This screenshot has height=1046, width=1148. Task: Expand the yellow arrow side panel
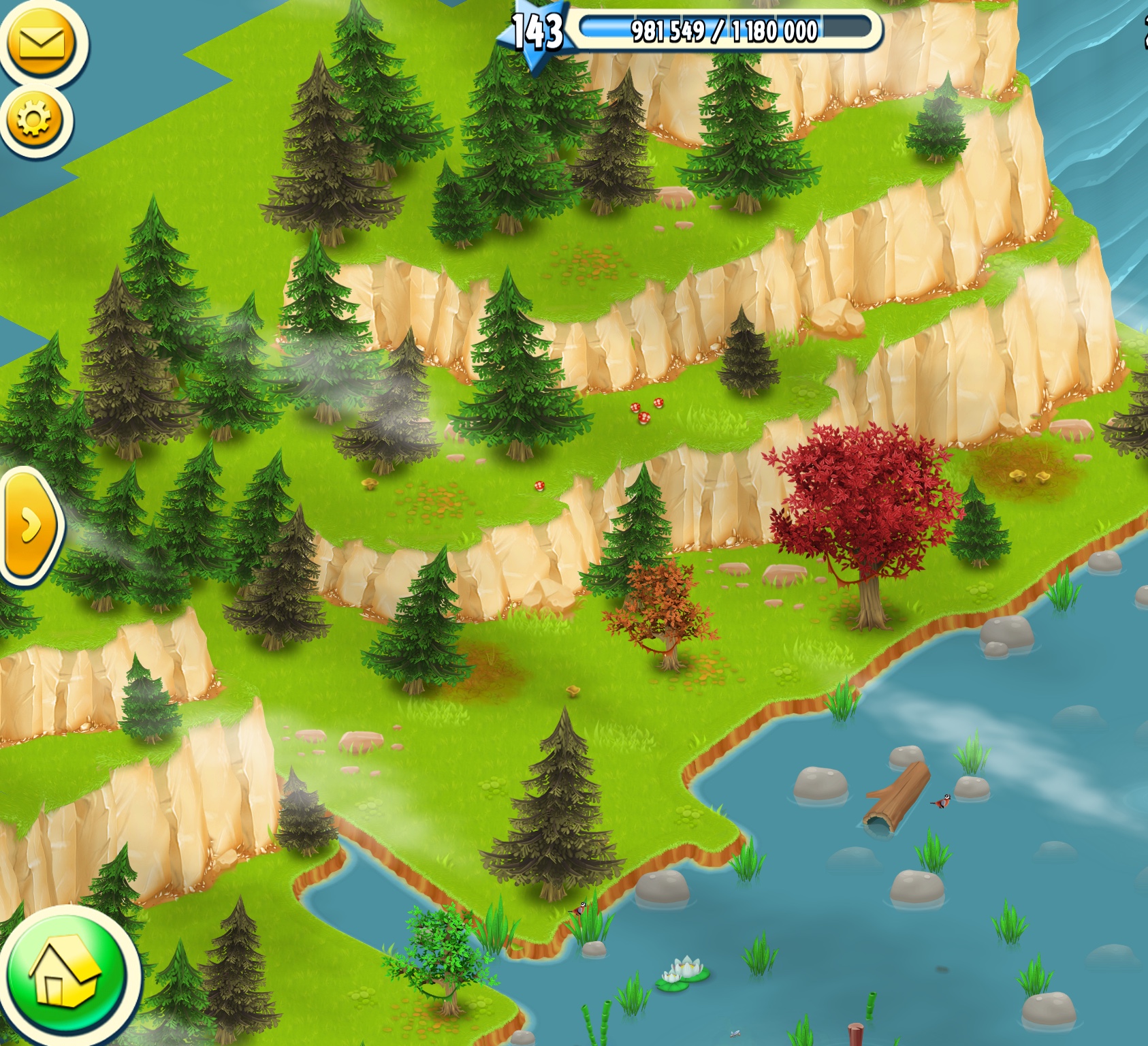coord(29,525)
